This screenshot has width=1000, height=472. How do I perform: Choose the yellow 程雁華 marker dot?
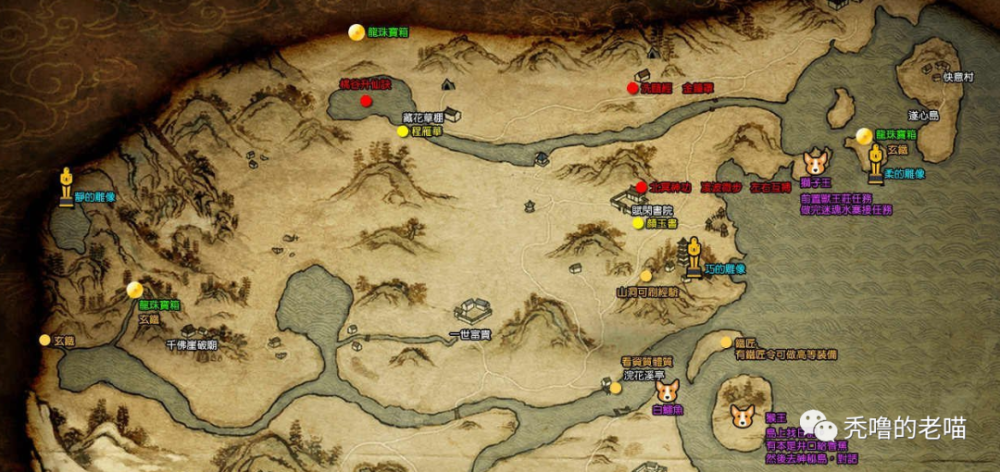pyautogui.click(x=402, y=131)
